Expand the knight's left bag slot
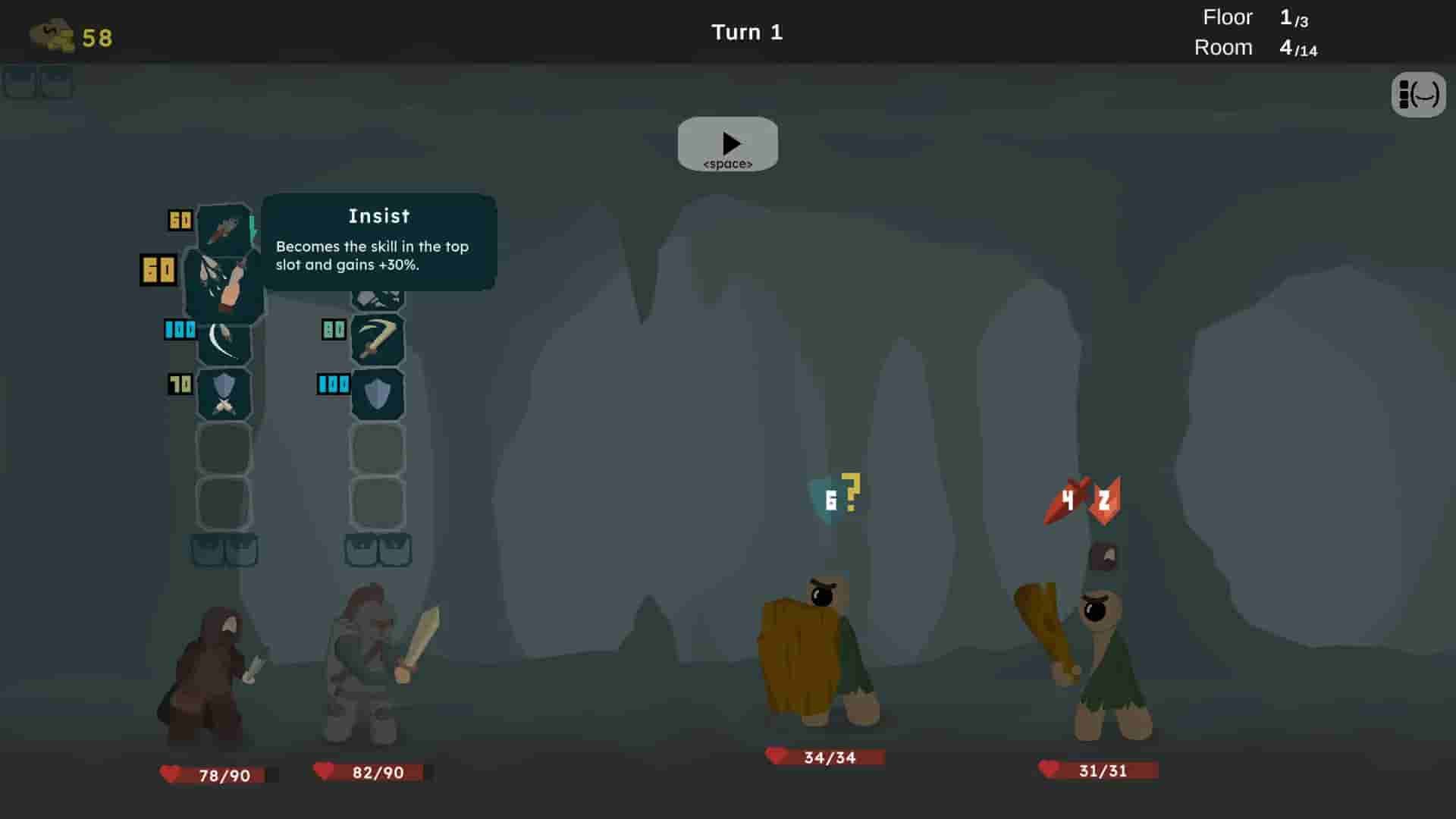 pyautogui.click(x=362, y=551)
